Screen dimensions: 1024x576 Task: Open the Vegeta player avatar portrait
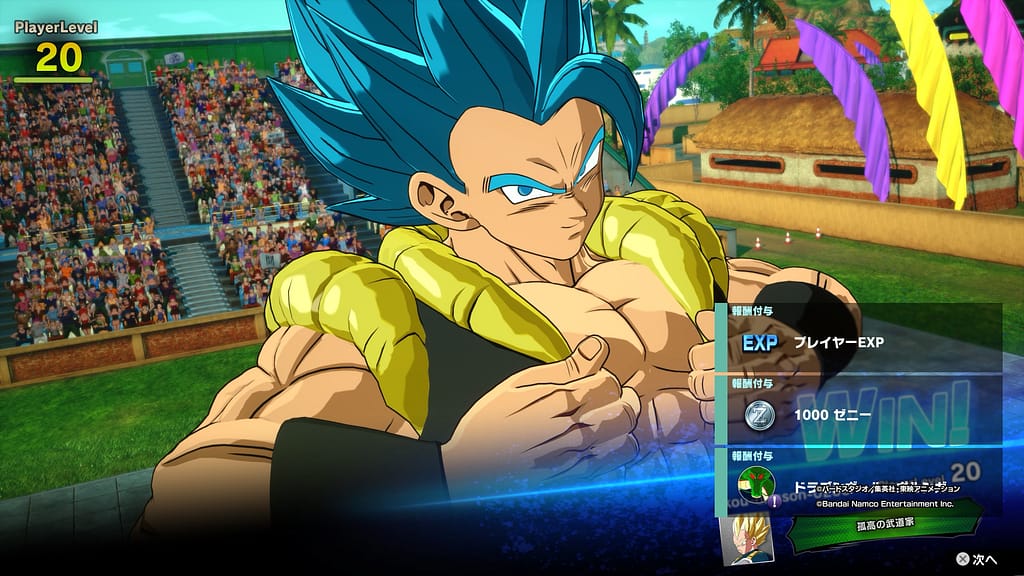coord(744,540)
